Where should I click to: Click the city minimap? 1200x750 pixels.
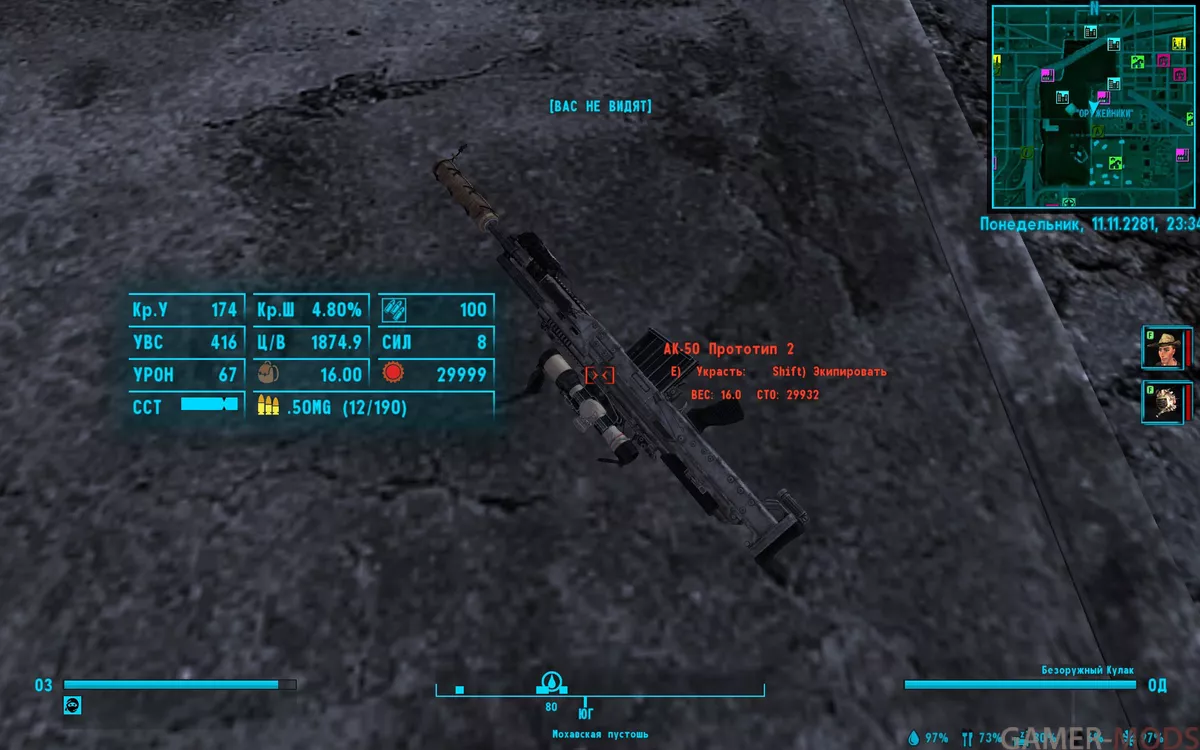click(x=1093, y=105)
